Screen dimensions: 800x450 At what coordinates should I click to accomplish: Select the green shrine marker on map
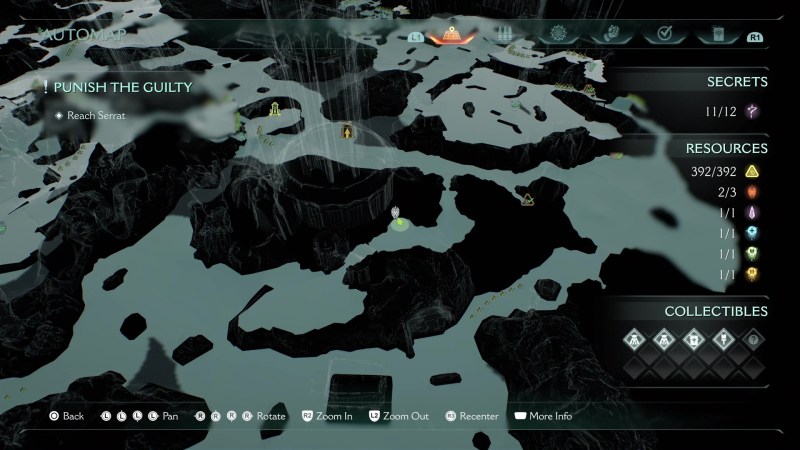tap(272, 108)
